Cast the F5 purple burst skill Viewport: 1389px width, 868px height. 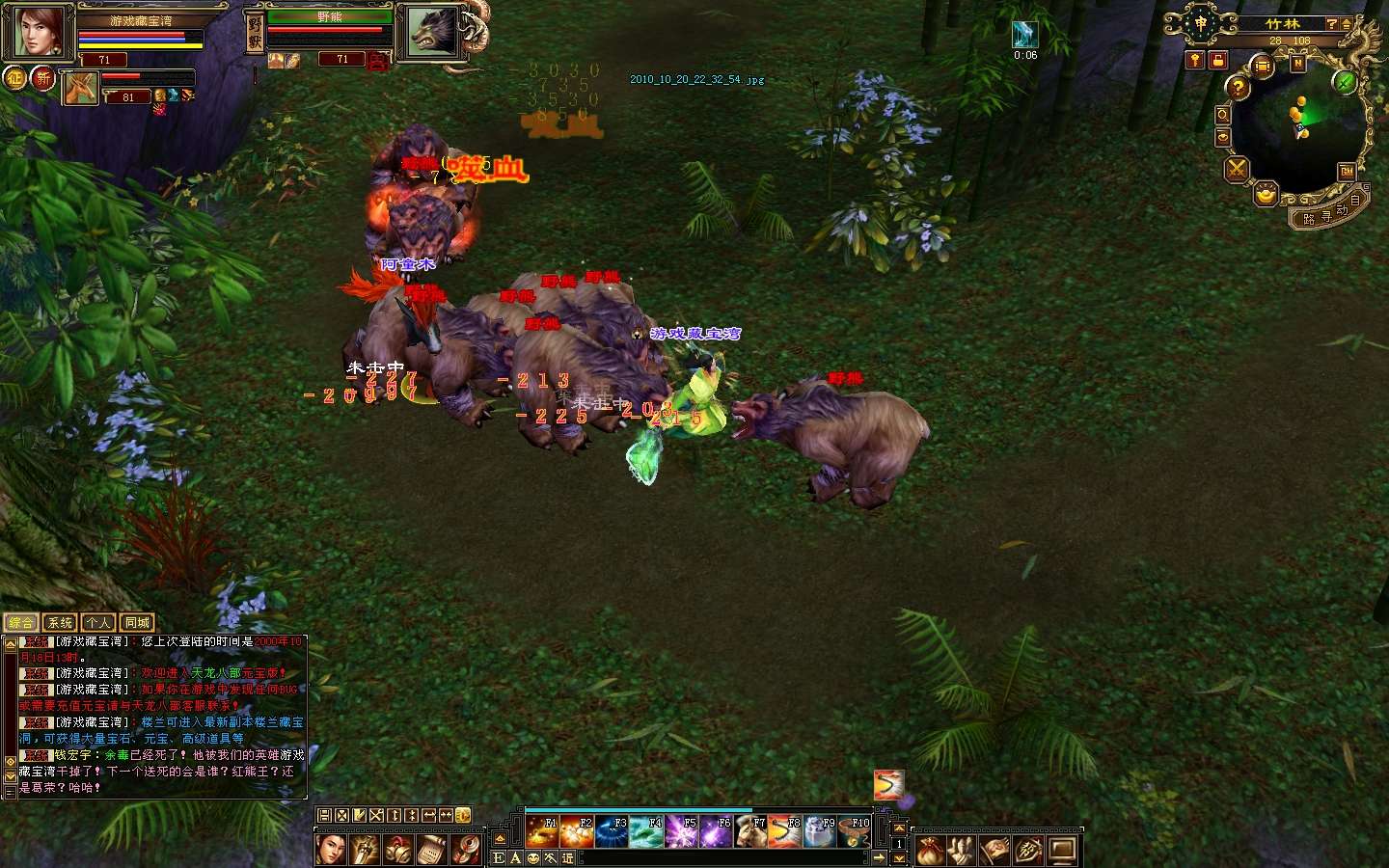click(x=681, y=831)
